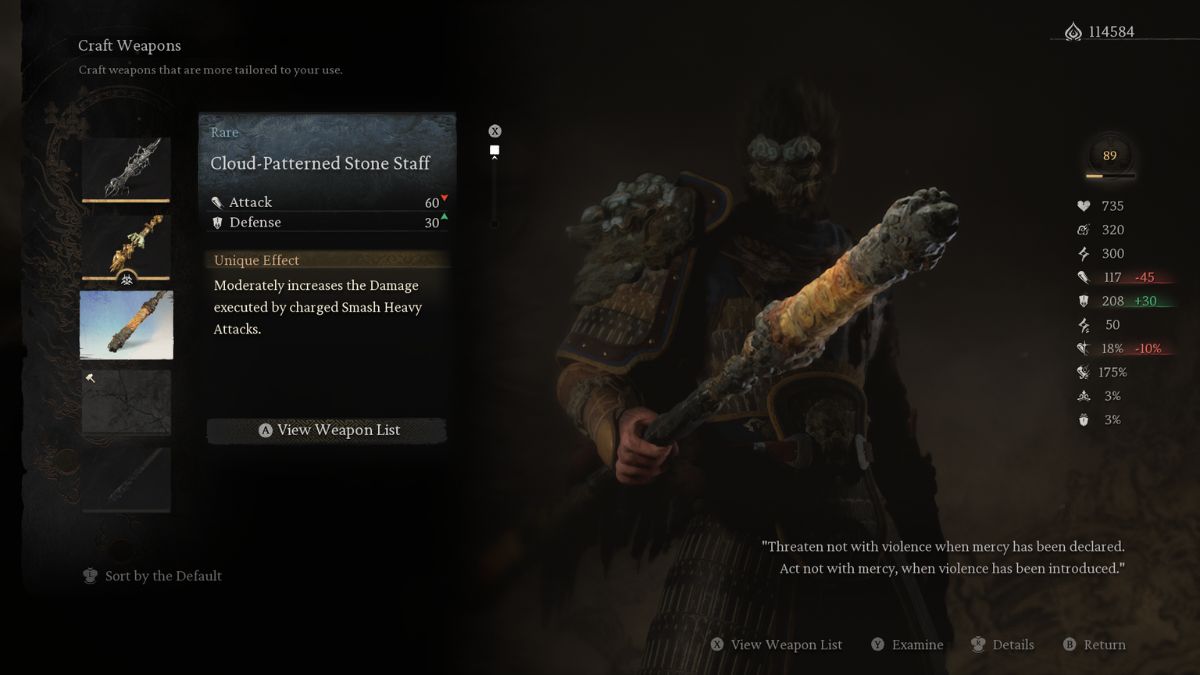Select the silver spiked staff thumbnail

pos(126,168)
